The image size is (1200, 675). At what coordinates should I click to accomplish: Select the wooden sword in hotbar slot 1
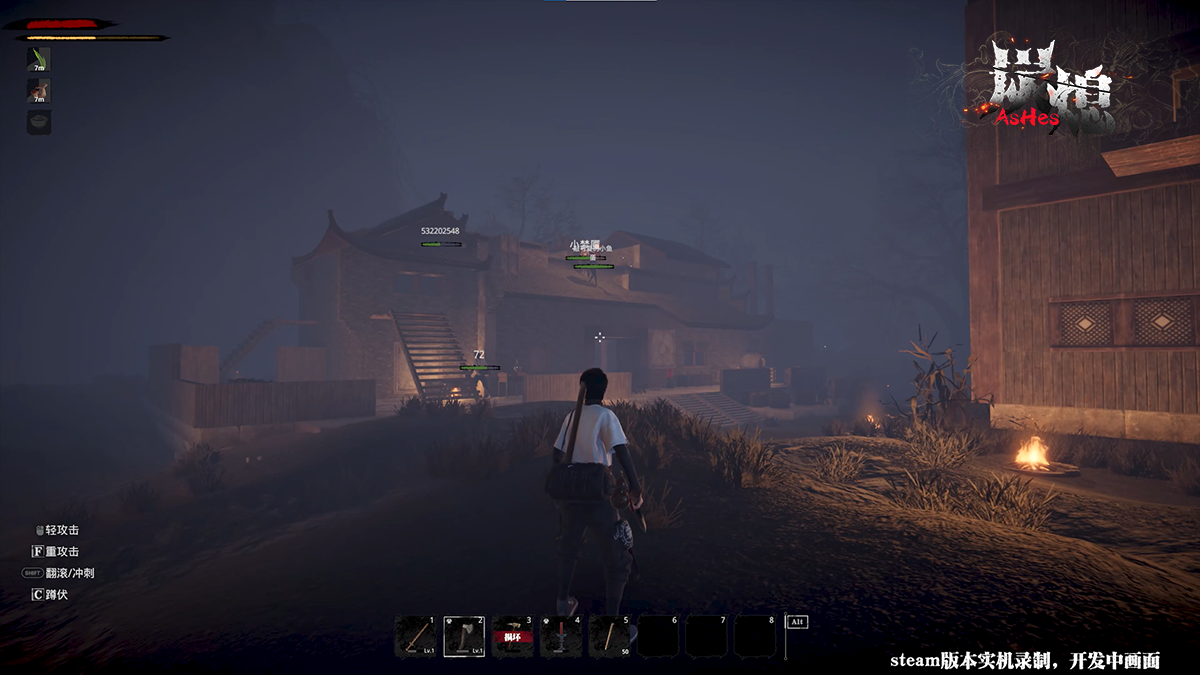point(415,636)
